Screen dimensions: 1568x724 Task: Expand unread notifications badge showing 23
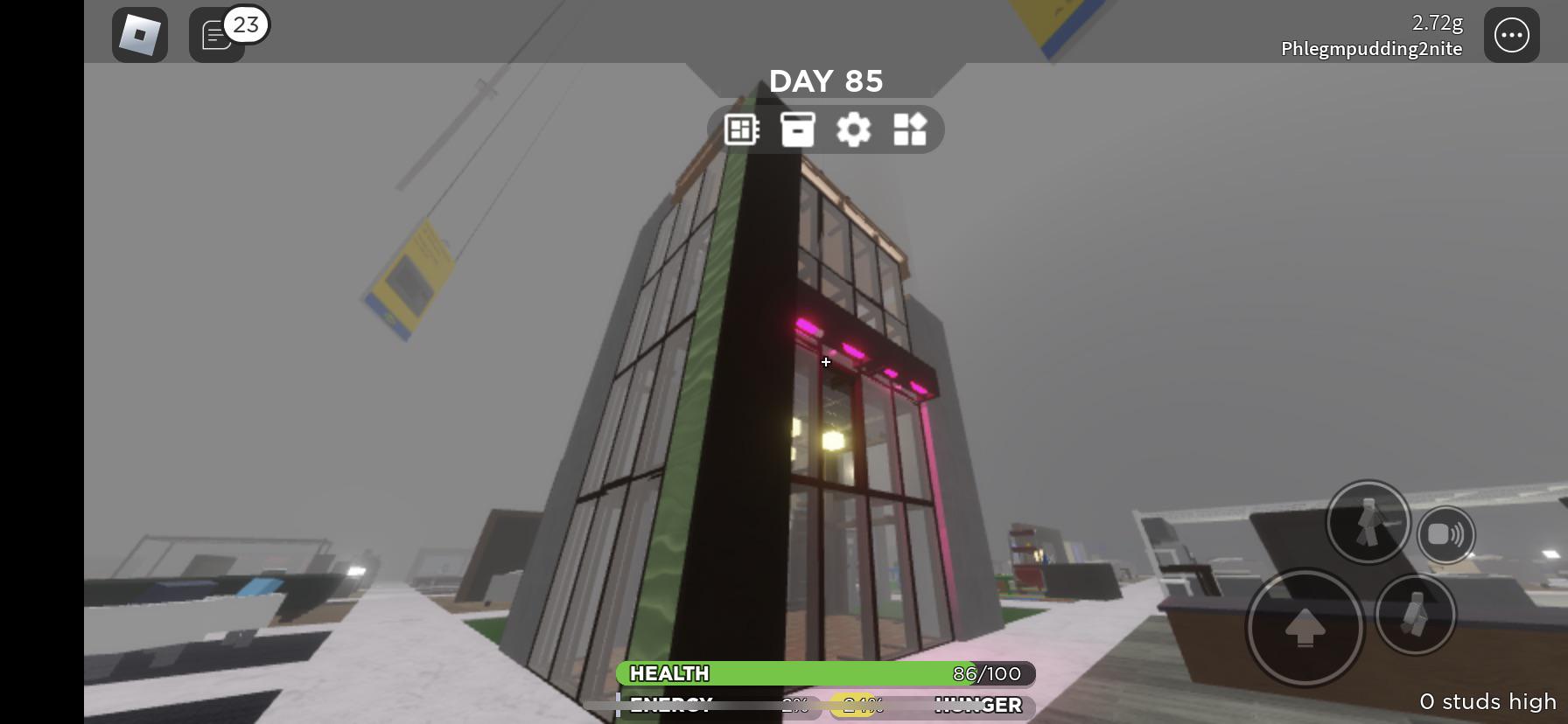point(246,24)
